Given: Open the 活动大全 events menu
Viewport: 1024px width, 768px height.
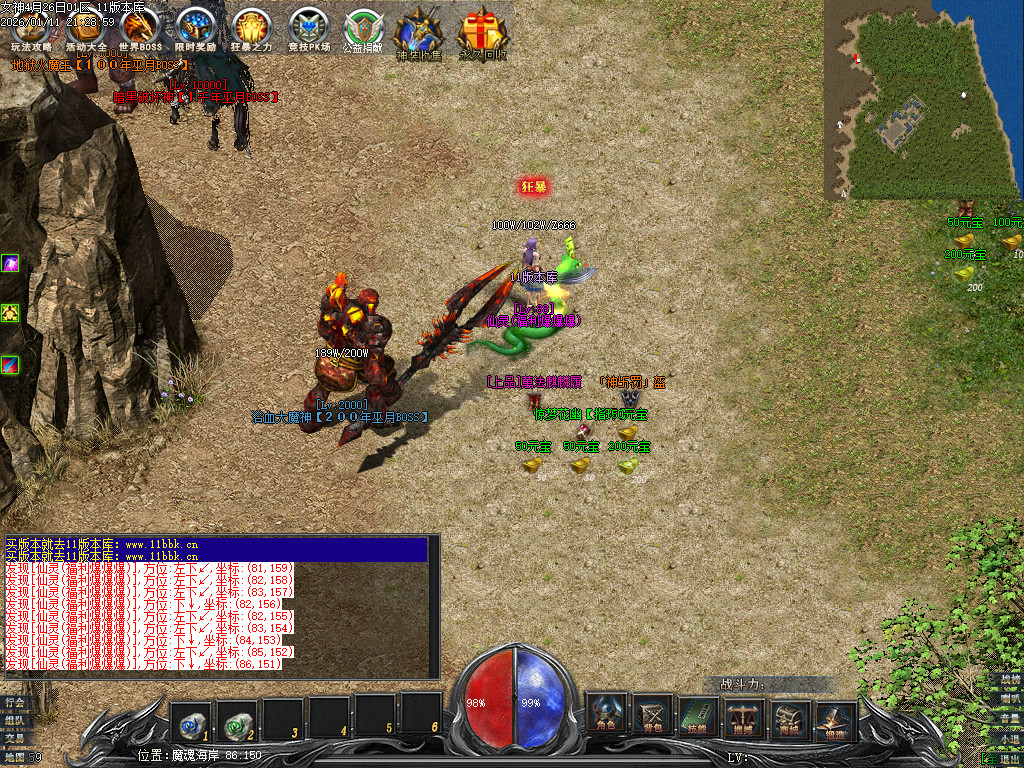Looking at the screenshot, I should 85,28.
